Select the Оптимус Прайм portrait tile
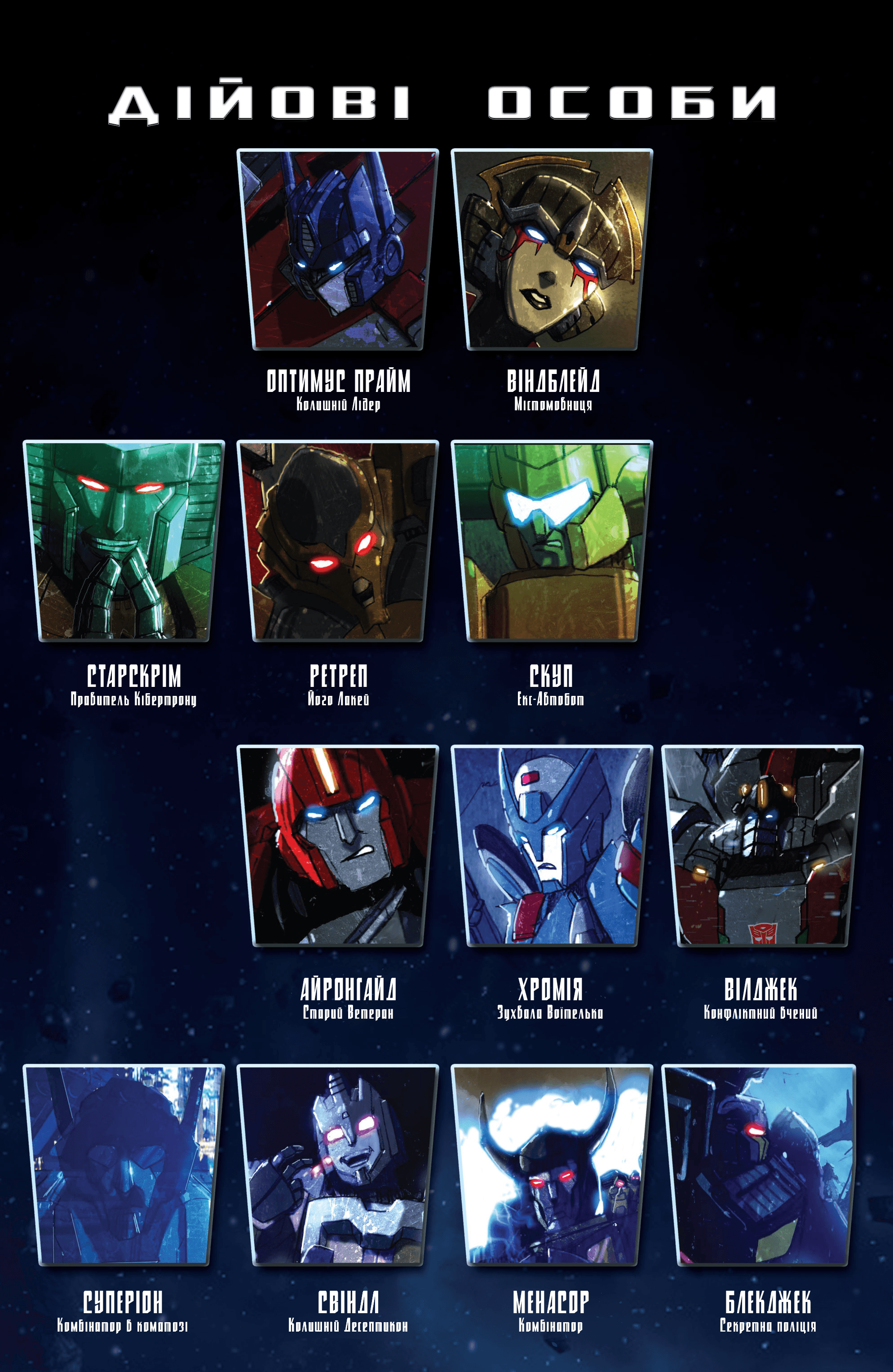This screenshot has height=1372, width=893. 337,249
